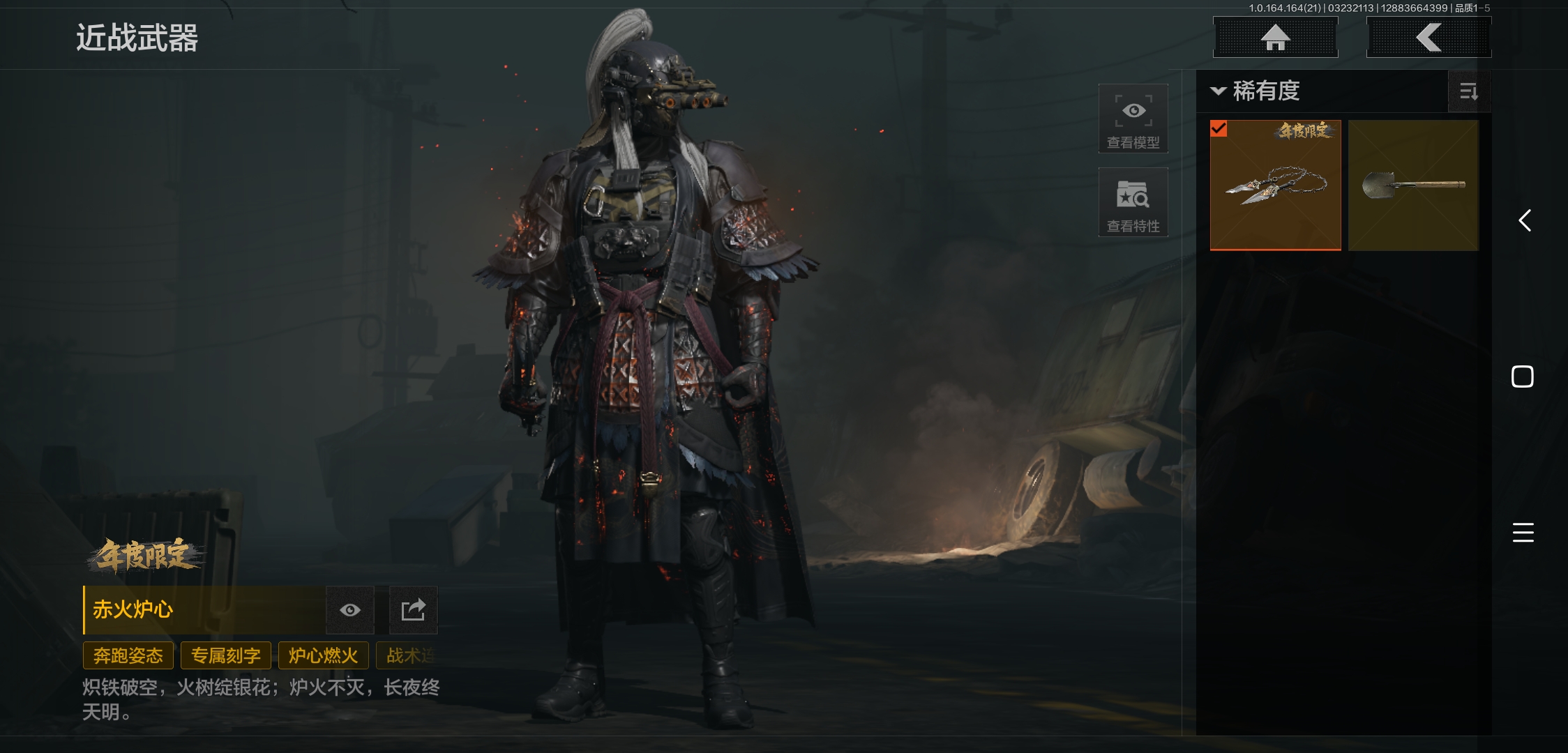Open the 赤火炉心 name bar
Viewport: 1568px width, 753px height.
(x=204, y=610)
